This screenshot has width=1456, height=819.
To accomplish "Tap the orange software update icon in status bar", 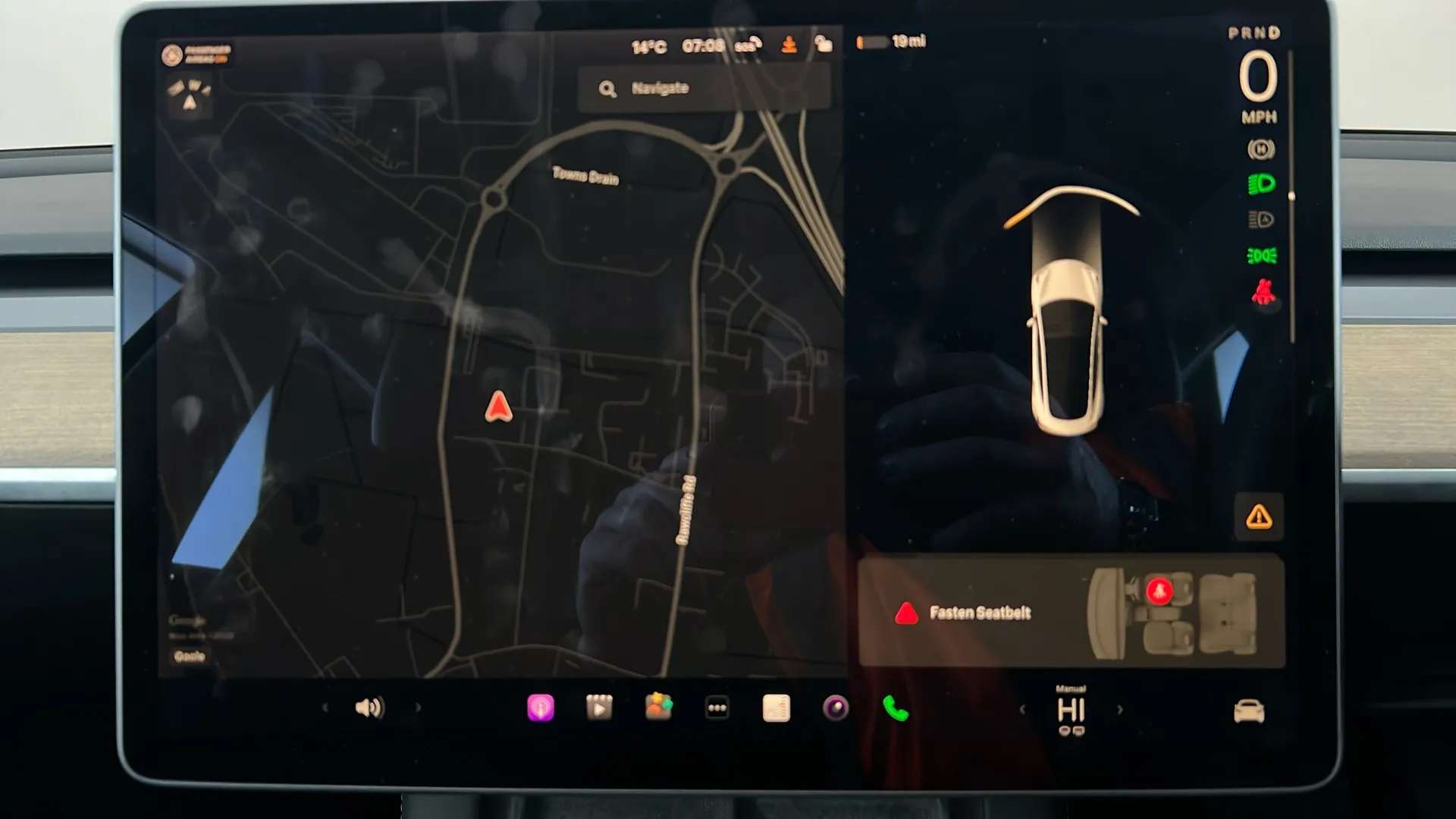I will click(x=790, y=44).
